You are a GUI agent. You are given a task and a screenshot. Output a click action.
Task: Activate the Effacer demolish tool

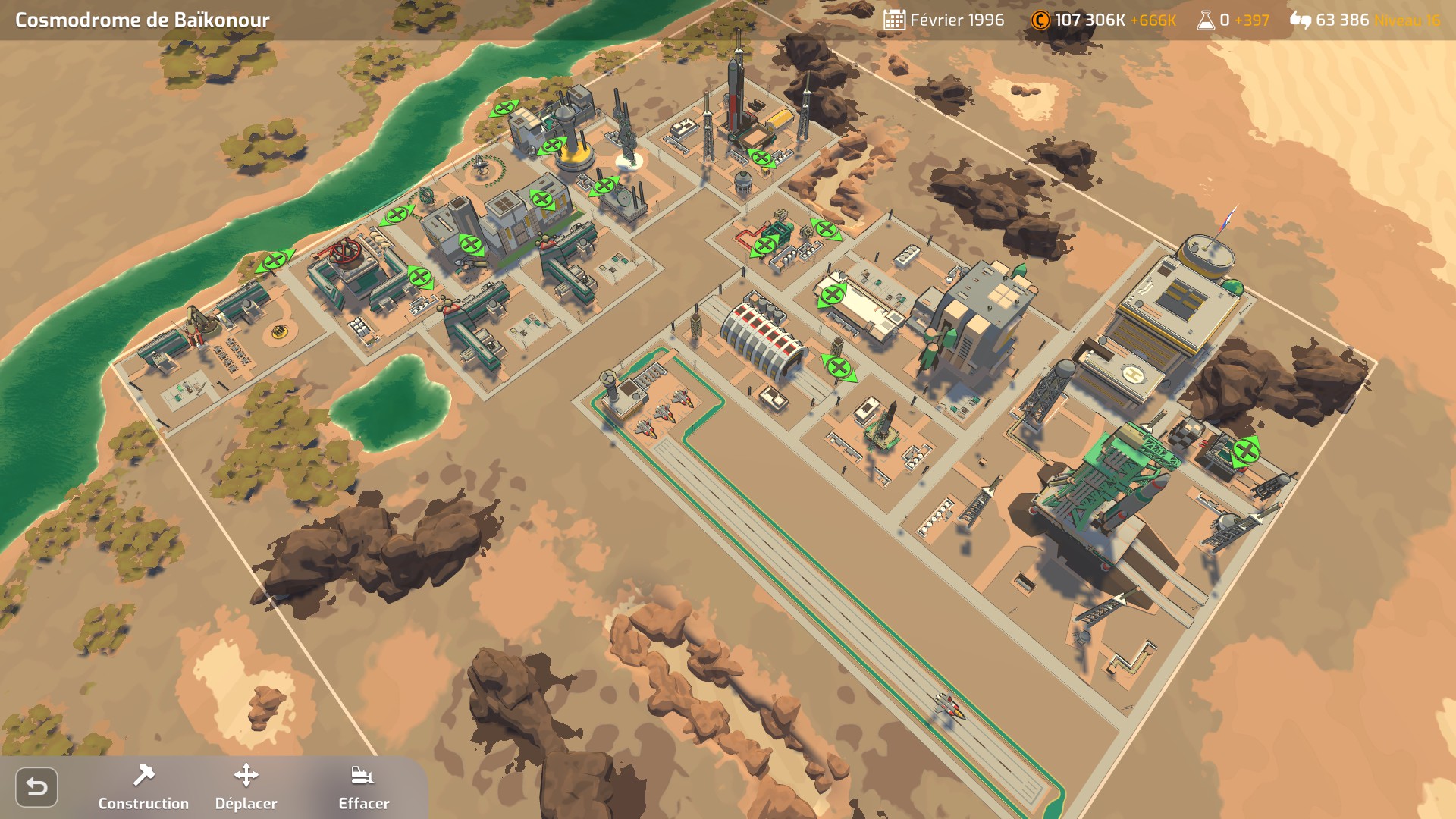363,786
